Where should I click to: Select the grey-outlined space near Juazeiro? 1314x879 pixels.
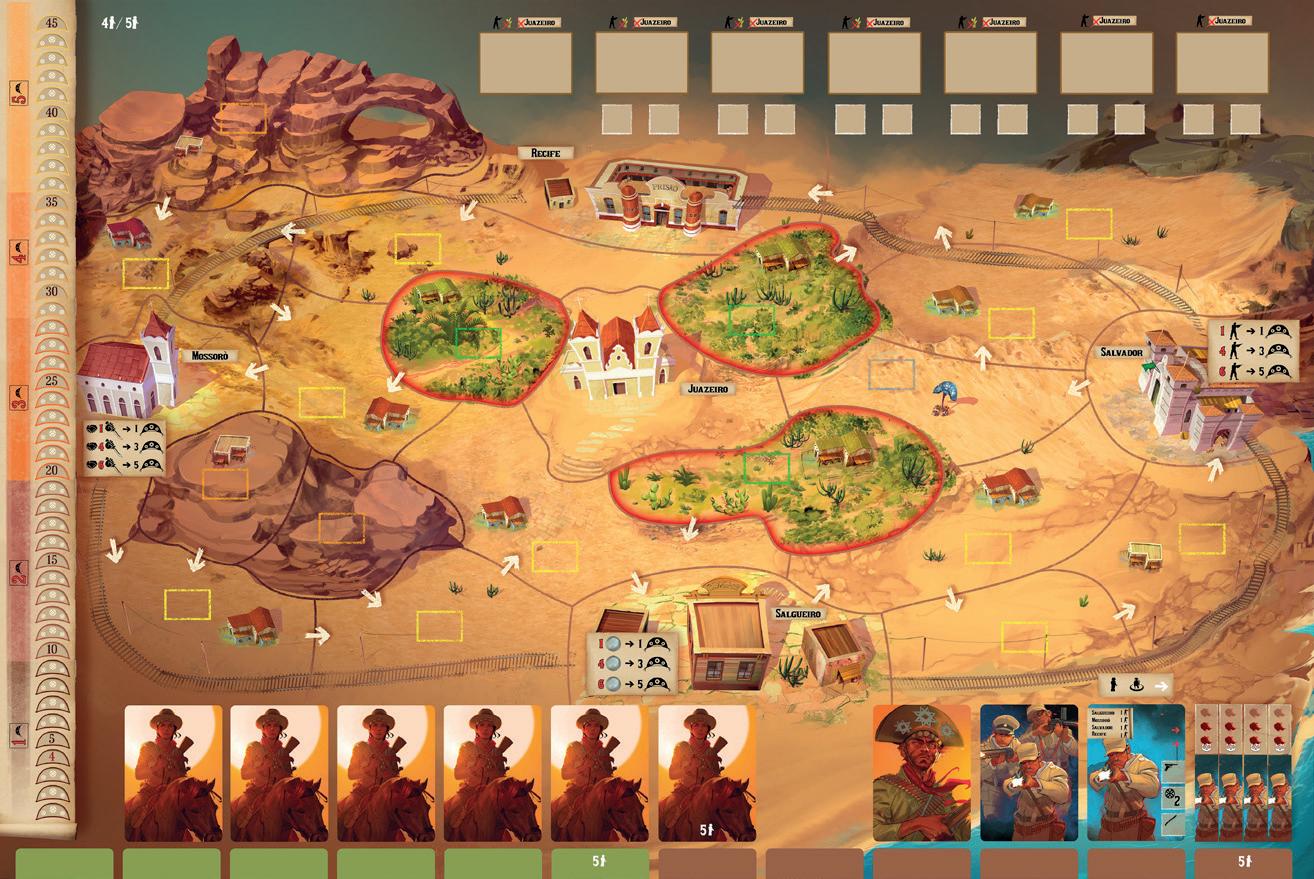click(x=891, y=374)
